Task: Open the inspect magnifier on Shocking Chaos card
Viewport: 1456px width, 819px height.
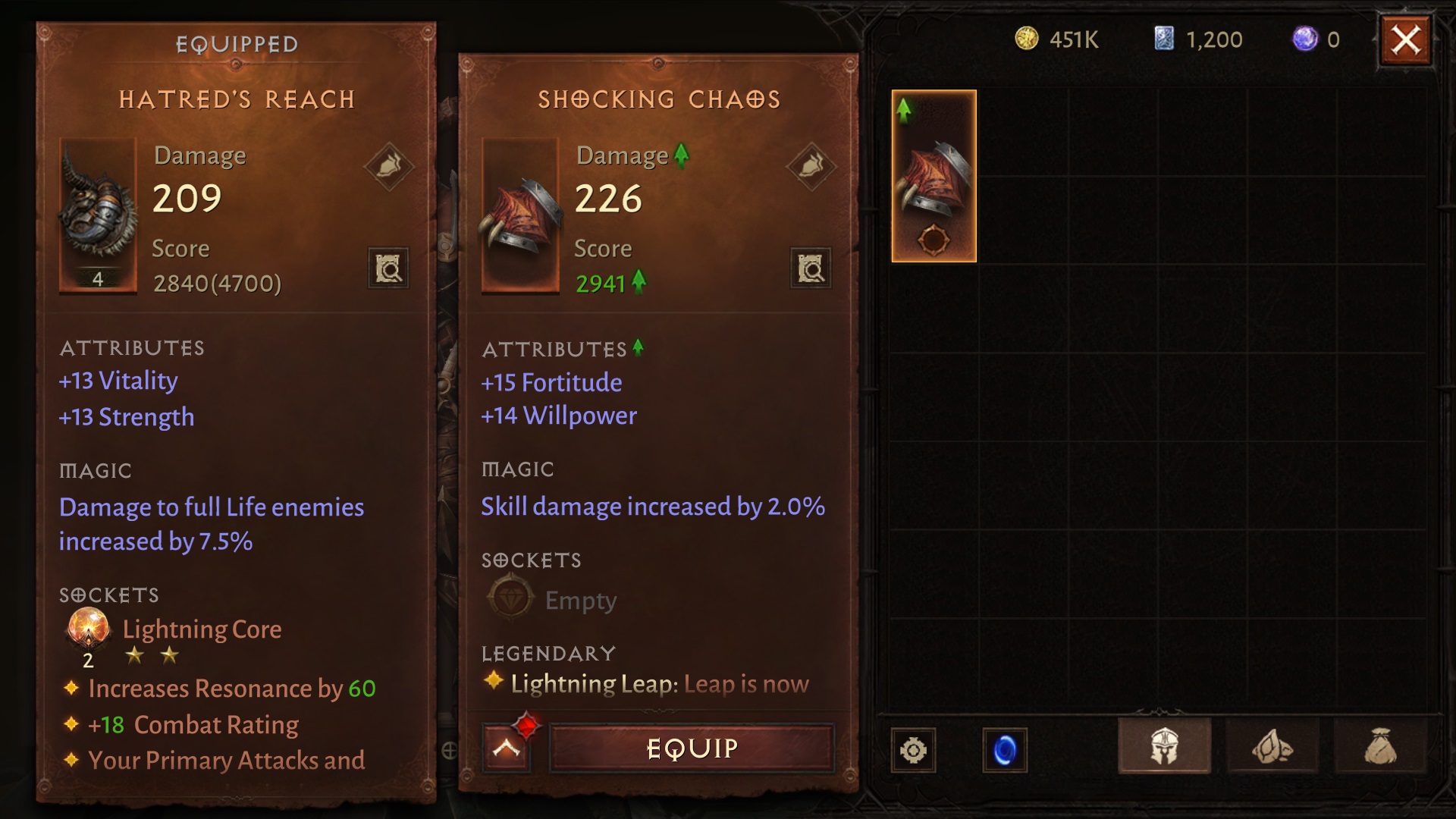Action: pyautogui.click(x=810, y=268)
